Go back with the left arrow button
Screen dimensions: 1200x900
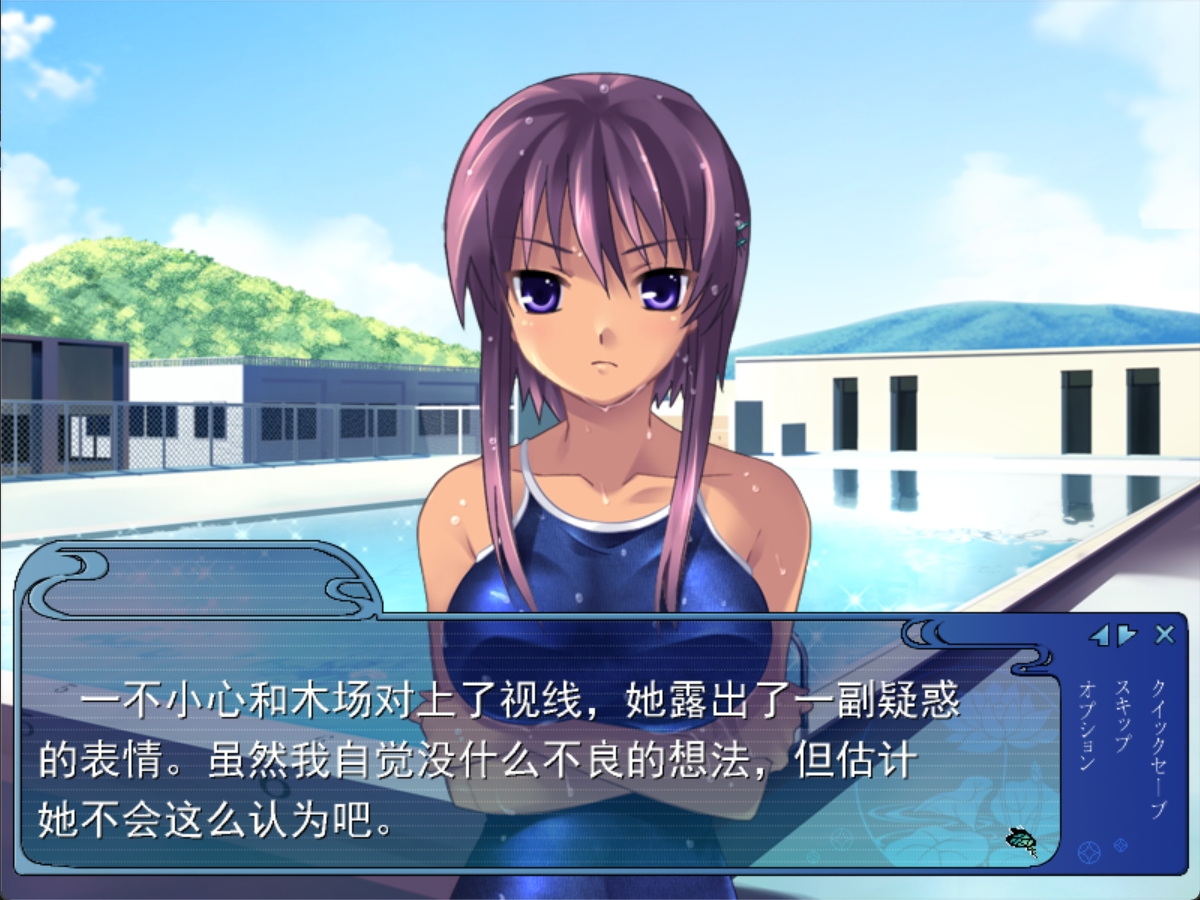1099,635
